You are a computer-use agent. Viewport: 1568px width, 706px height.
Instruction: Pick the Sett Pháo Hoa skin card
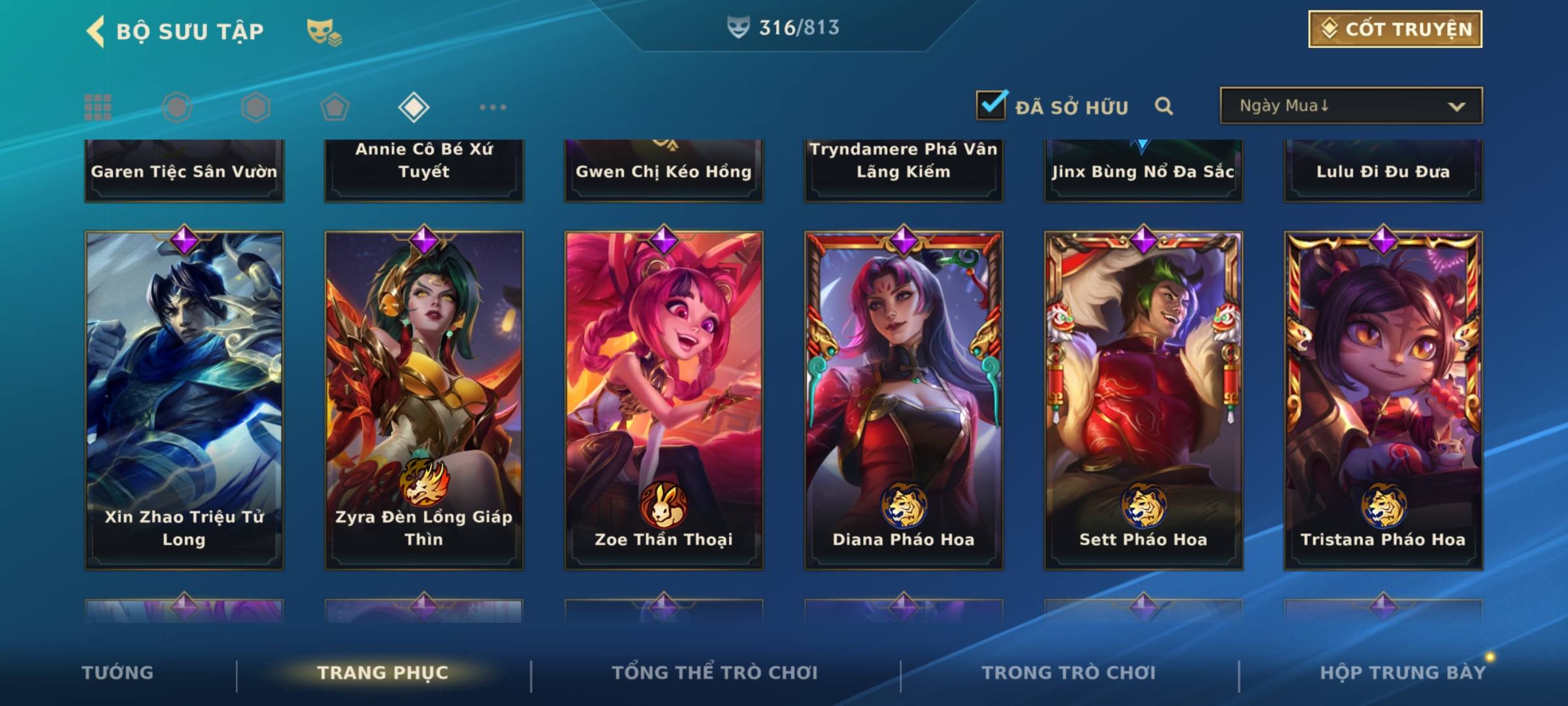1143,400
